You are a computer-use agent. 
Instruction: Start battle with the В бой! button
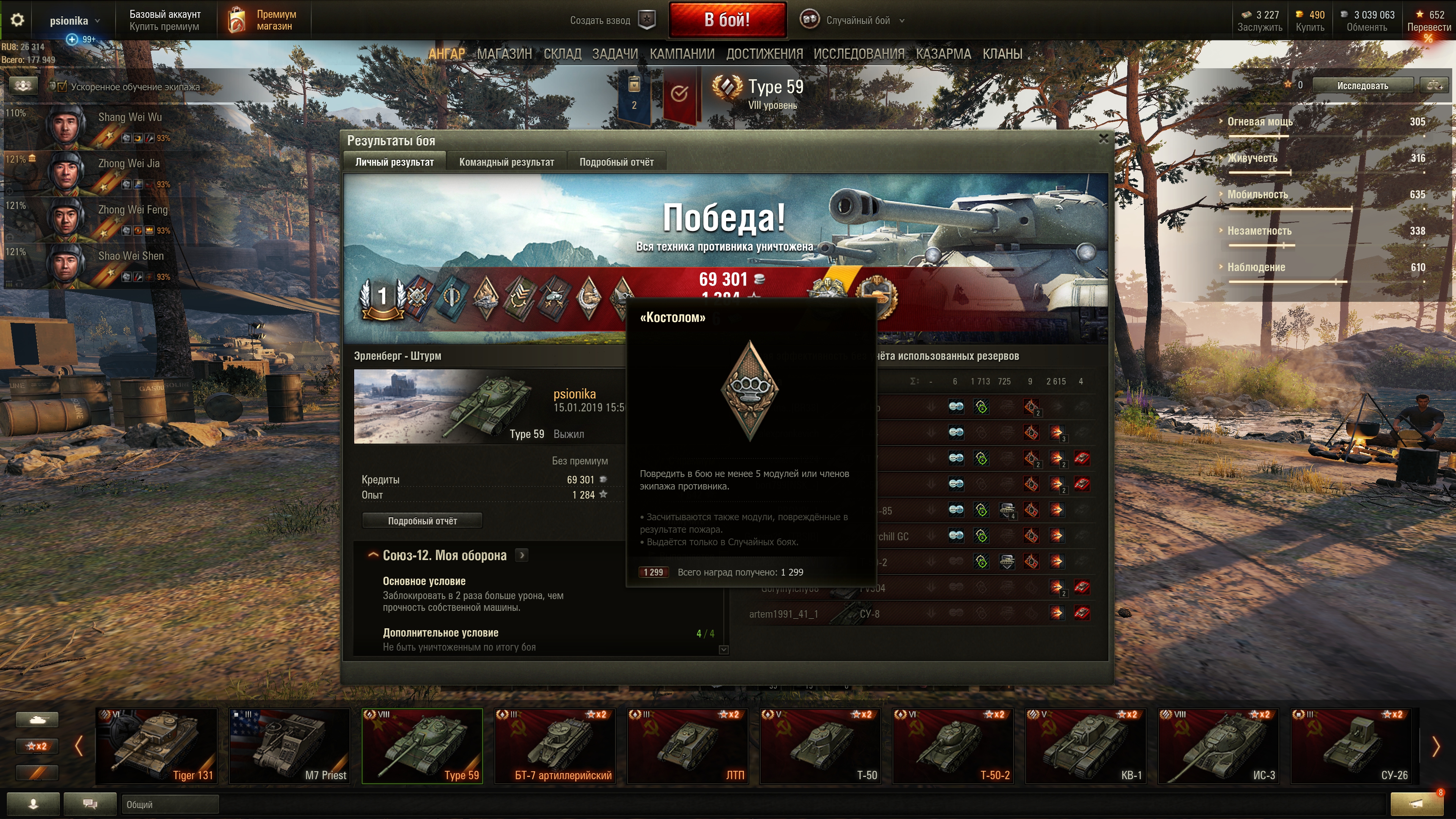[x=727, y=20]
